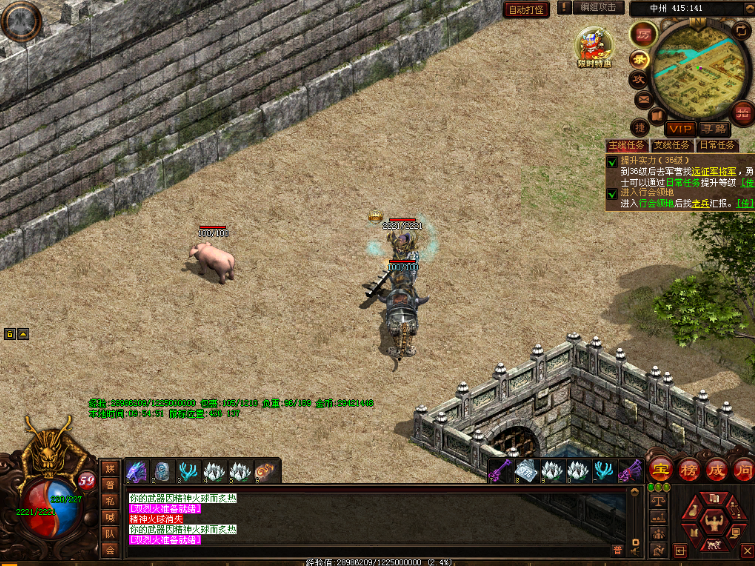The width and height of the screenshot is (755, 566).
Task: Open the 限时特惠 limited-time offer icon
Action: (593, 46)
